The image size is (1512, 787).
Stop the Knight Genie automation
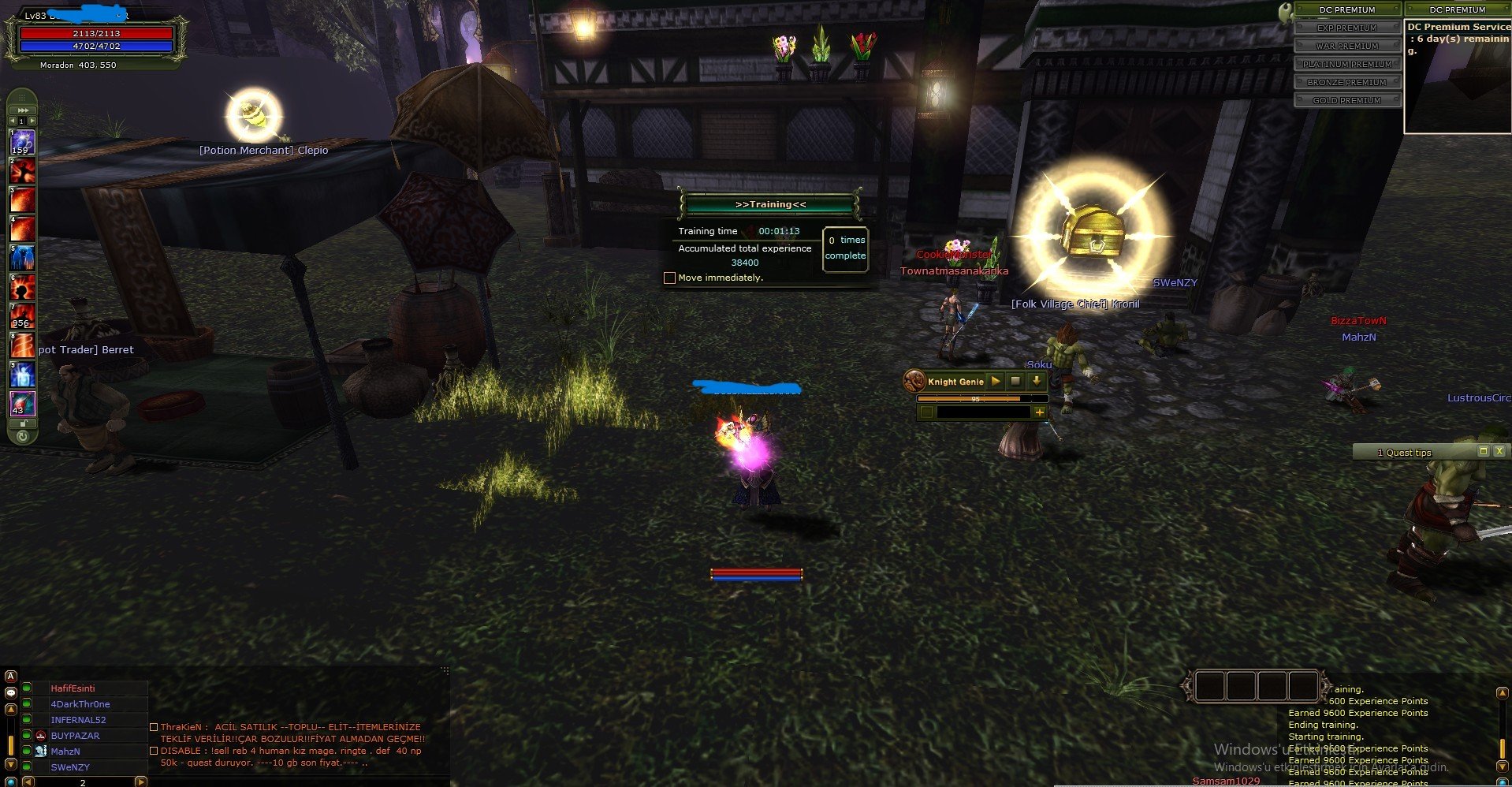tap(1016, 381)
